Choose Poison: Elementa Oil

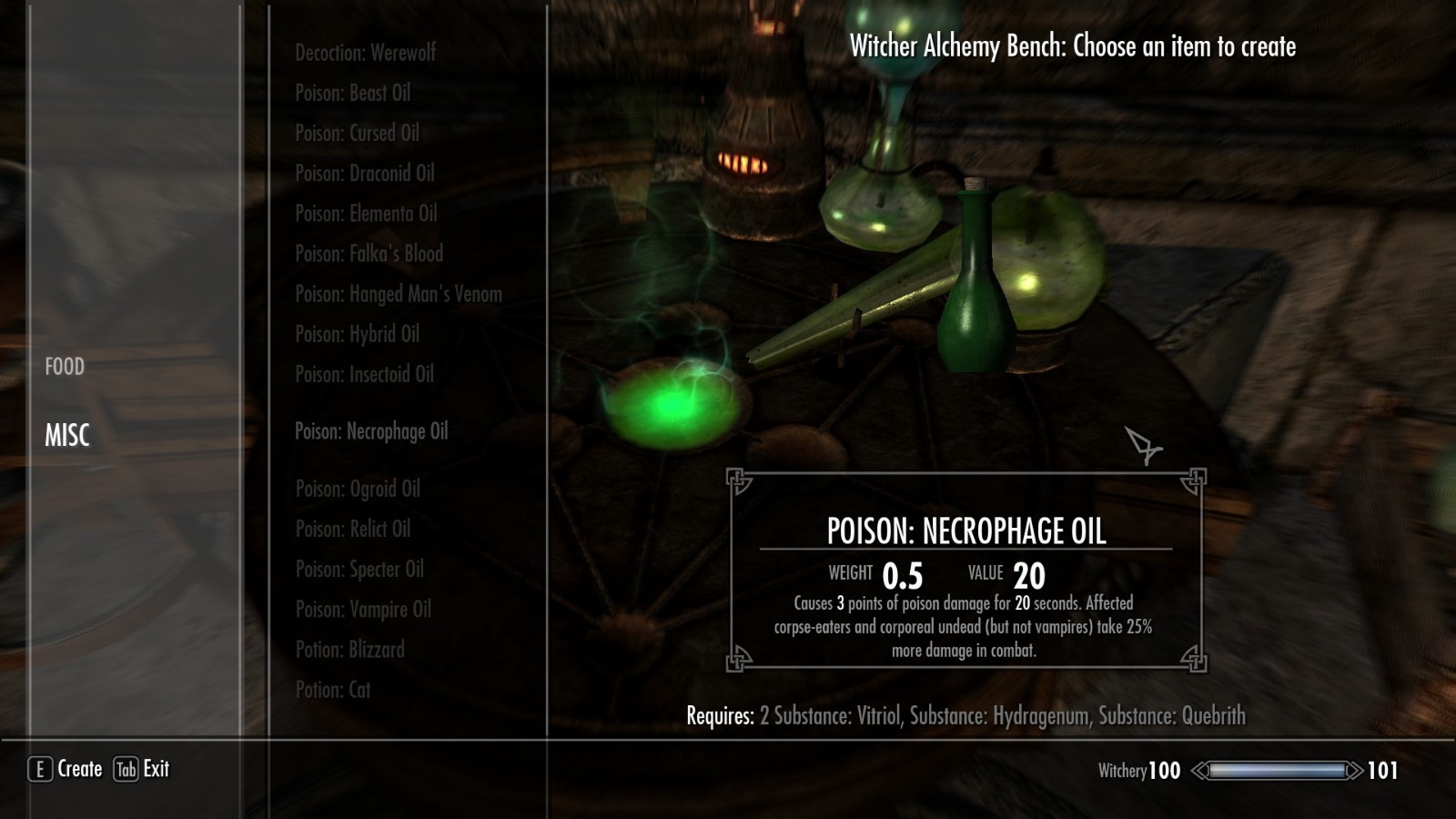click(x=366, y=213)
